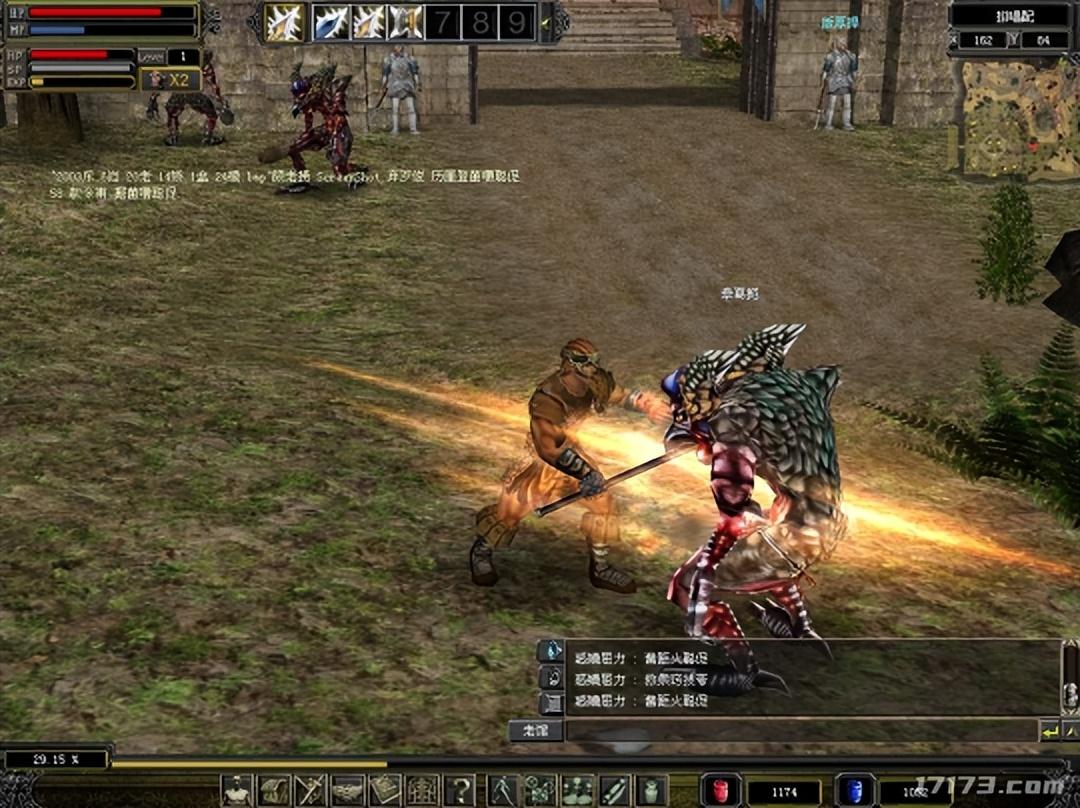1080x808 pixels.
Task: Choose empty skill slot number 9
Action: tap(516, 22)
